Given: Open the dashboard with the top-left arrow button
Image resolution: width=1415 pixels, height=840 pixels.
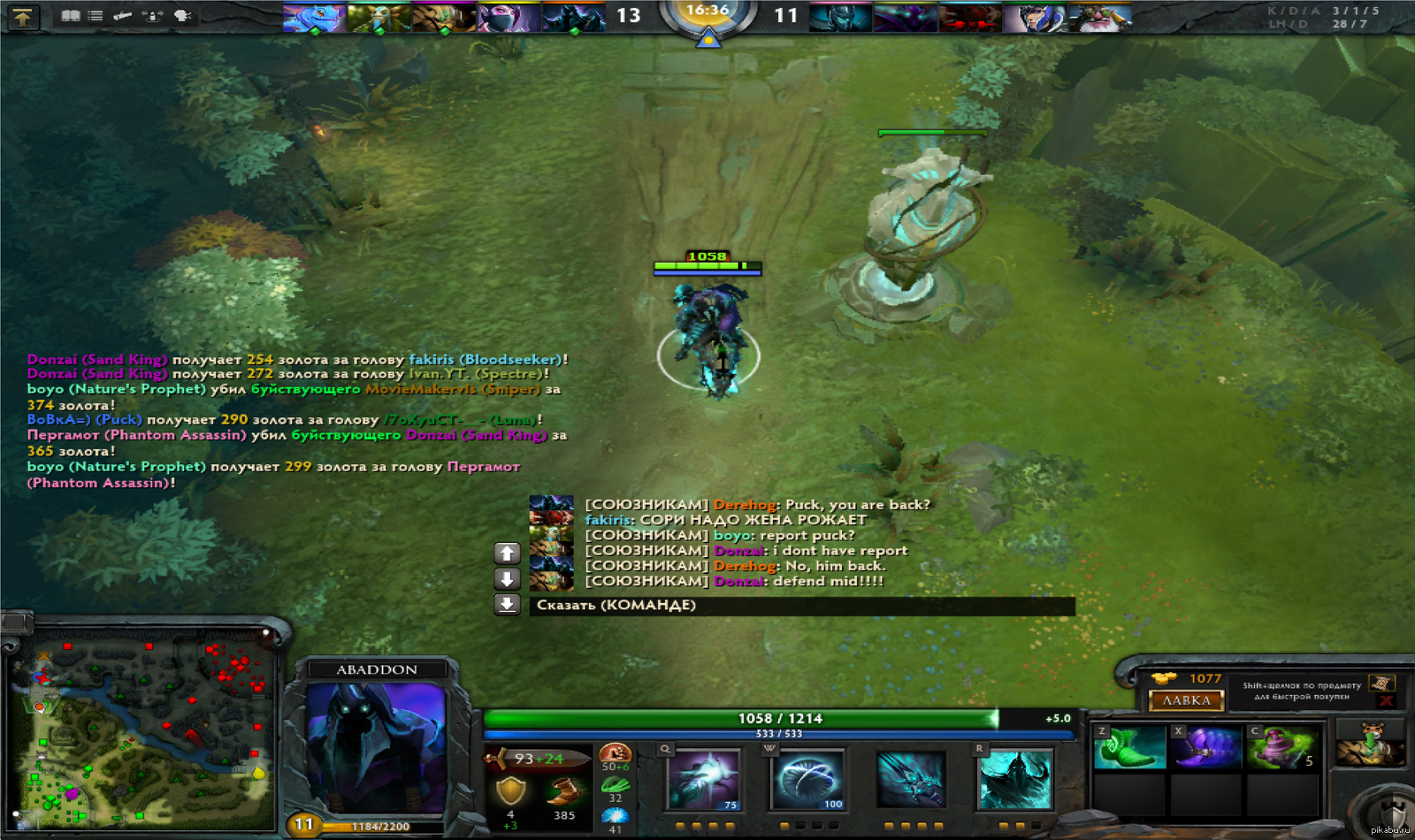Looking at the screenshot, I should 22,16.
